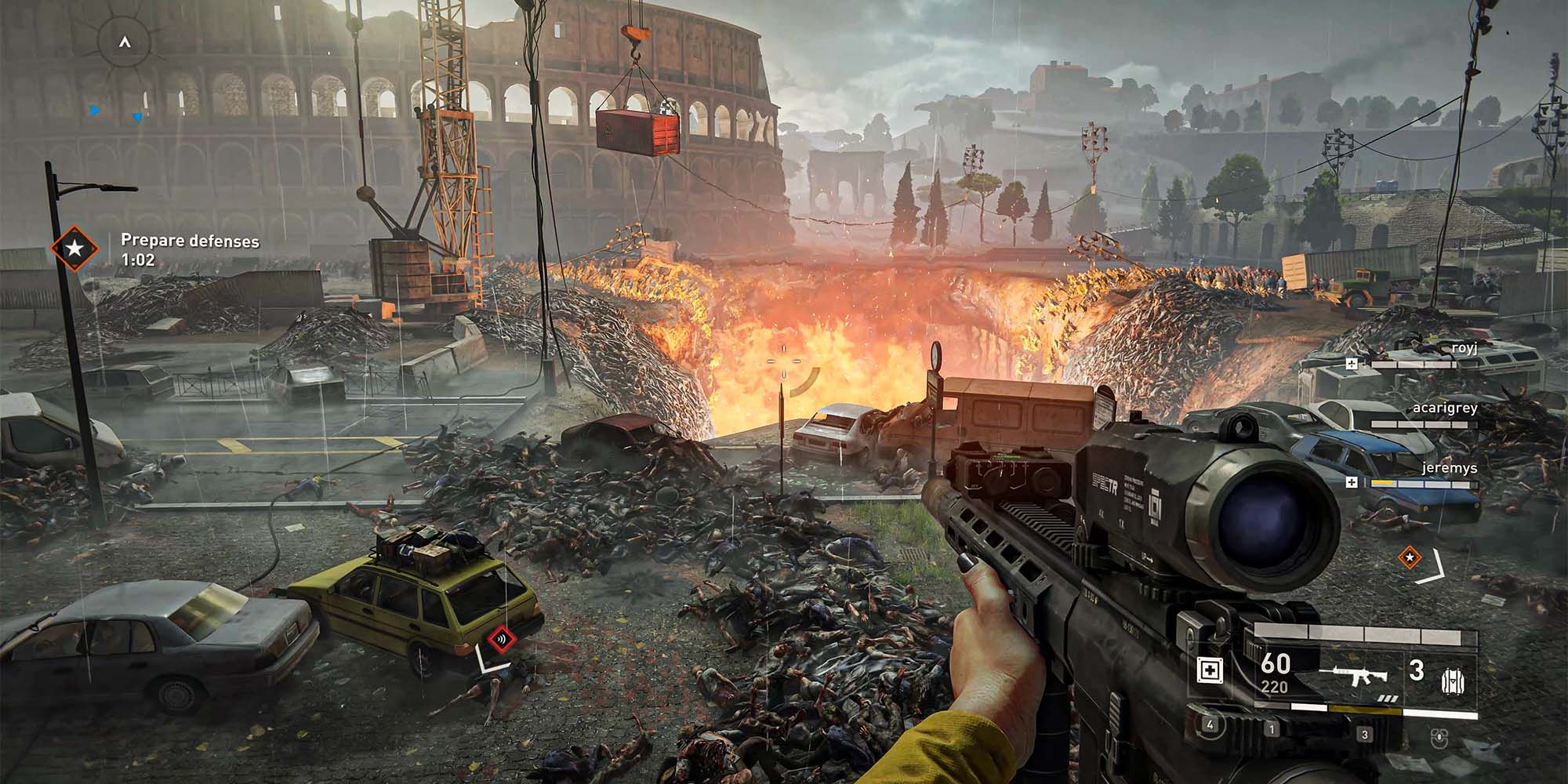Select teammate jeremys in the squad list
The width and height of the screenshot is (1568, 784).
(1449, 468)
